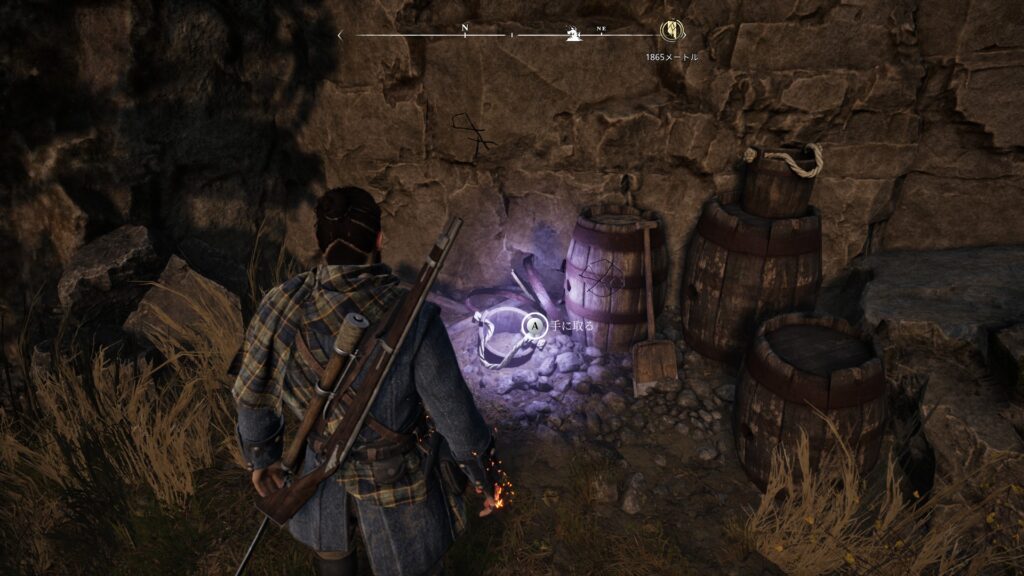This screenshot has width=1024, height=576.
Task: Click the compass bar's N heading mark
Action: tap(464, 29)
